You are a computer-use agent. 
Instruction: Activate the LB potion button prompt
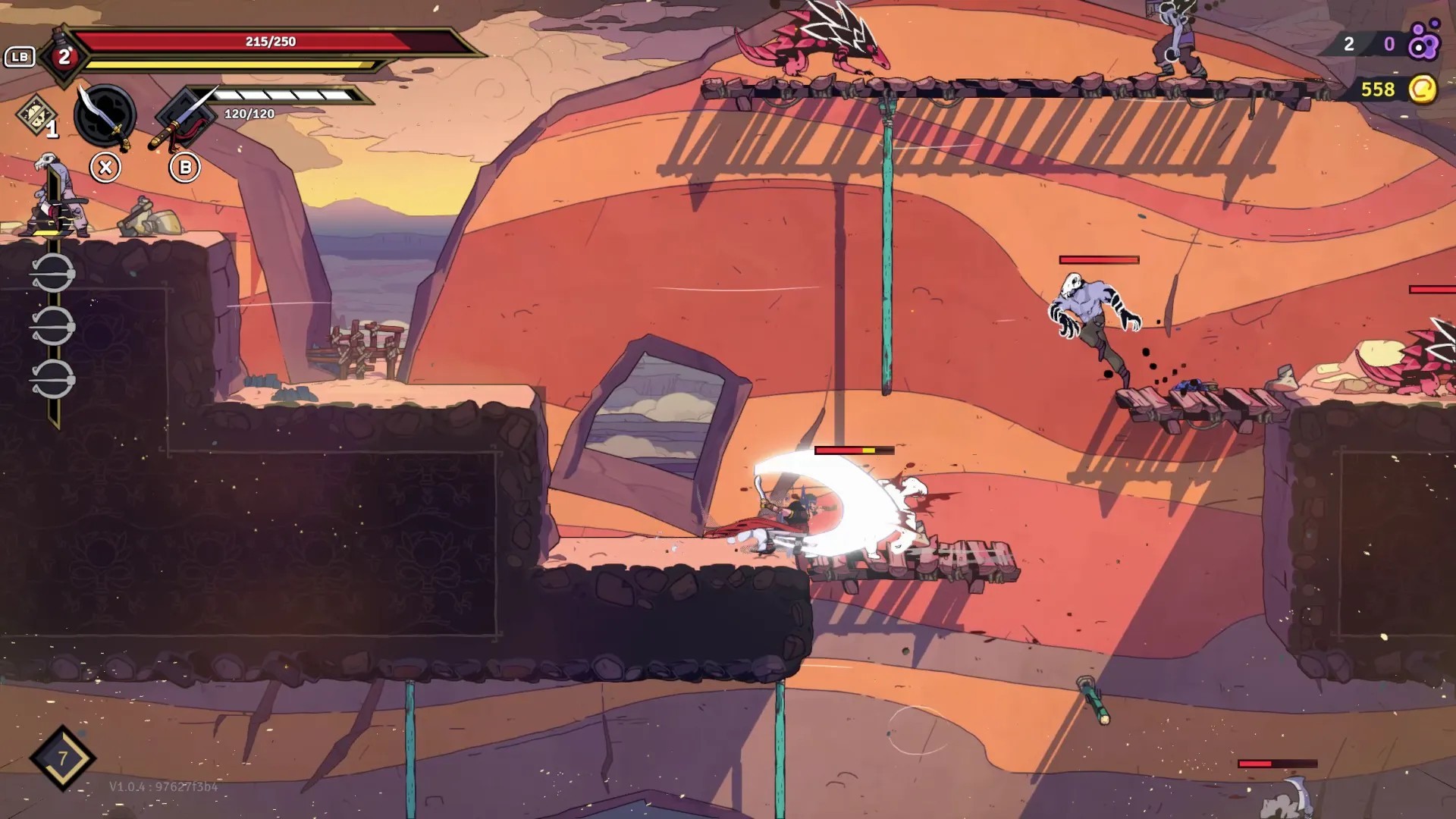click(x=20, y=55)
